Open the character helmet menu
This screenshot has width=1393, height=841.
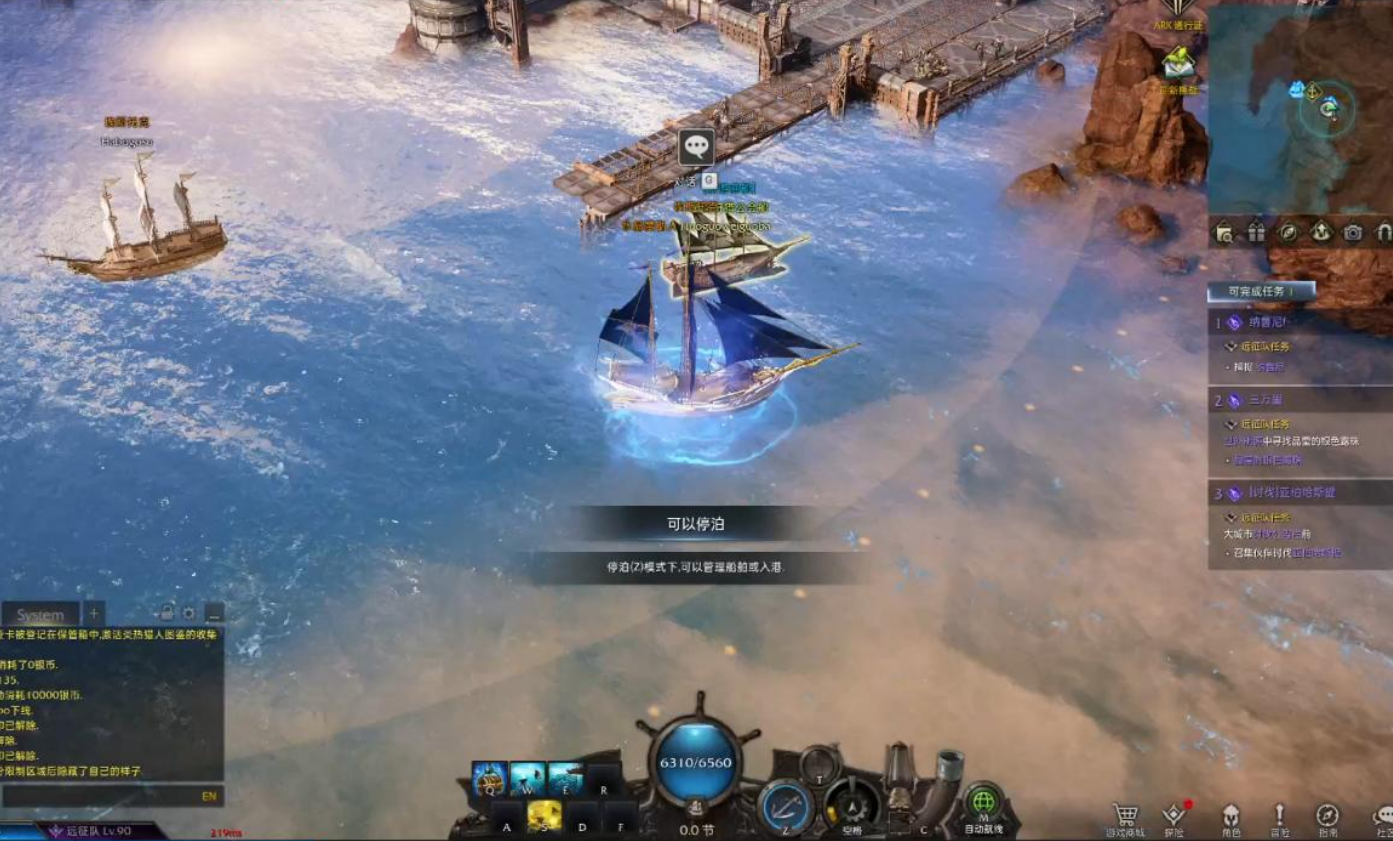(x=1231, y=816)
